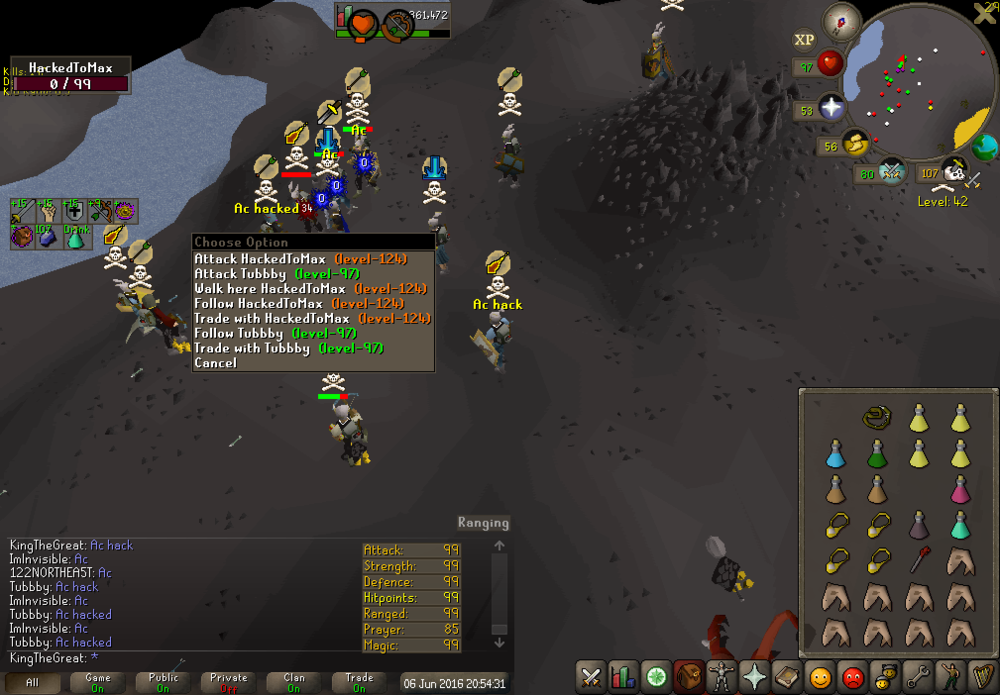Click Cancel in the Choose Option menu

pos(216,363)
